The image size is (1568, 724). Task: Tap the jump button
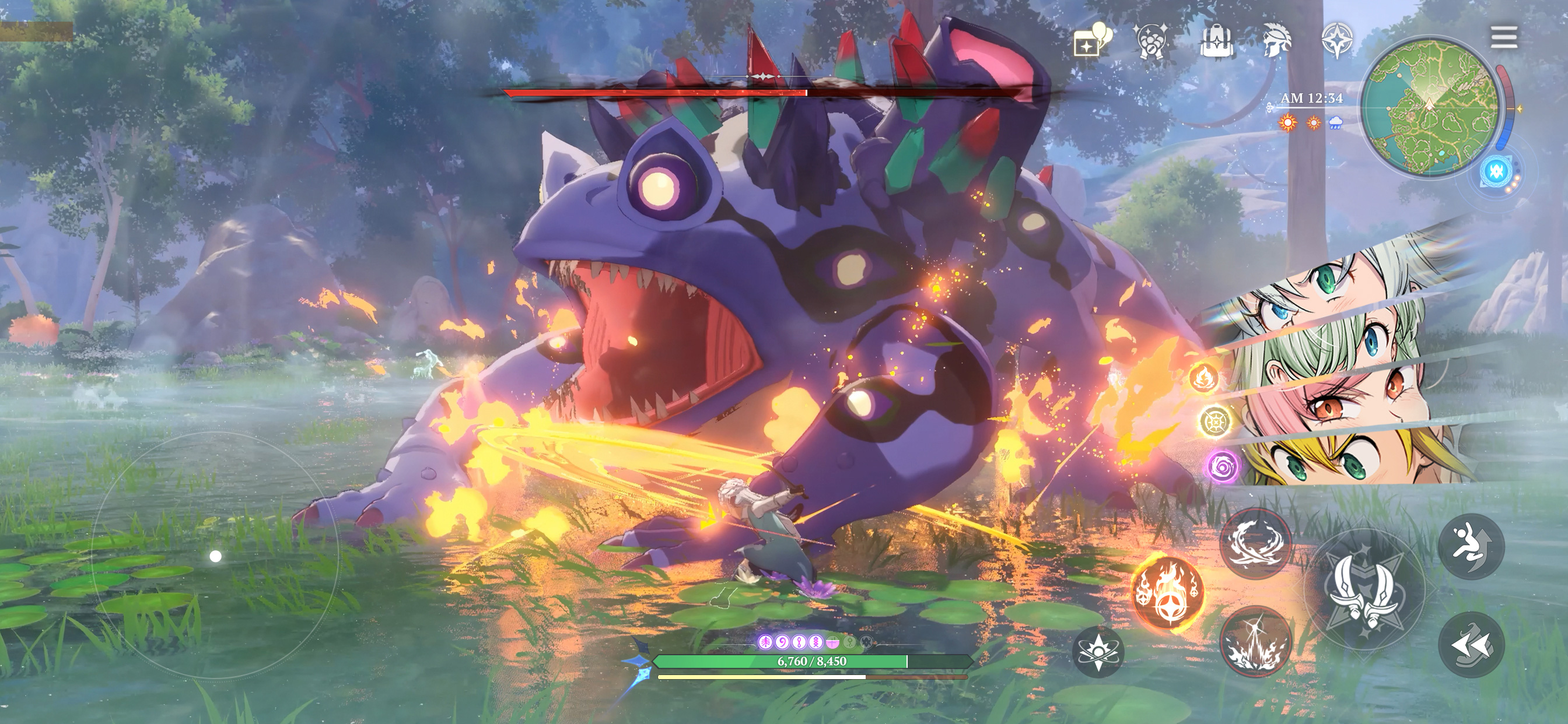tap(1471, 546)
